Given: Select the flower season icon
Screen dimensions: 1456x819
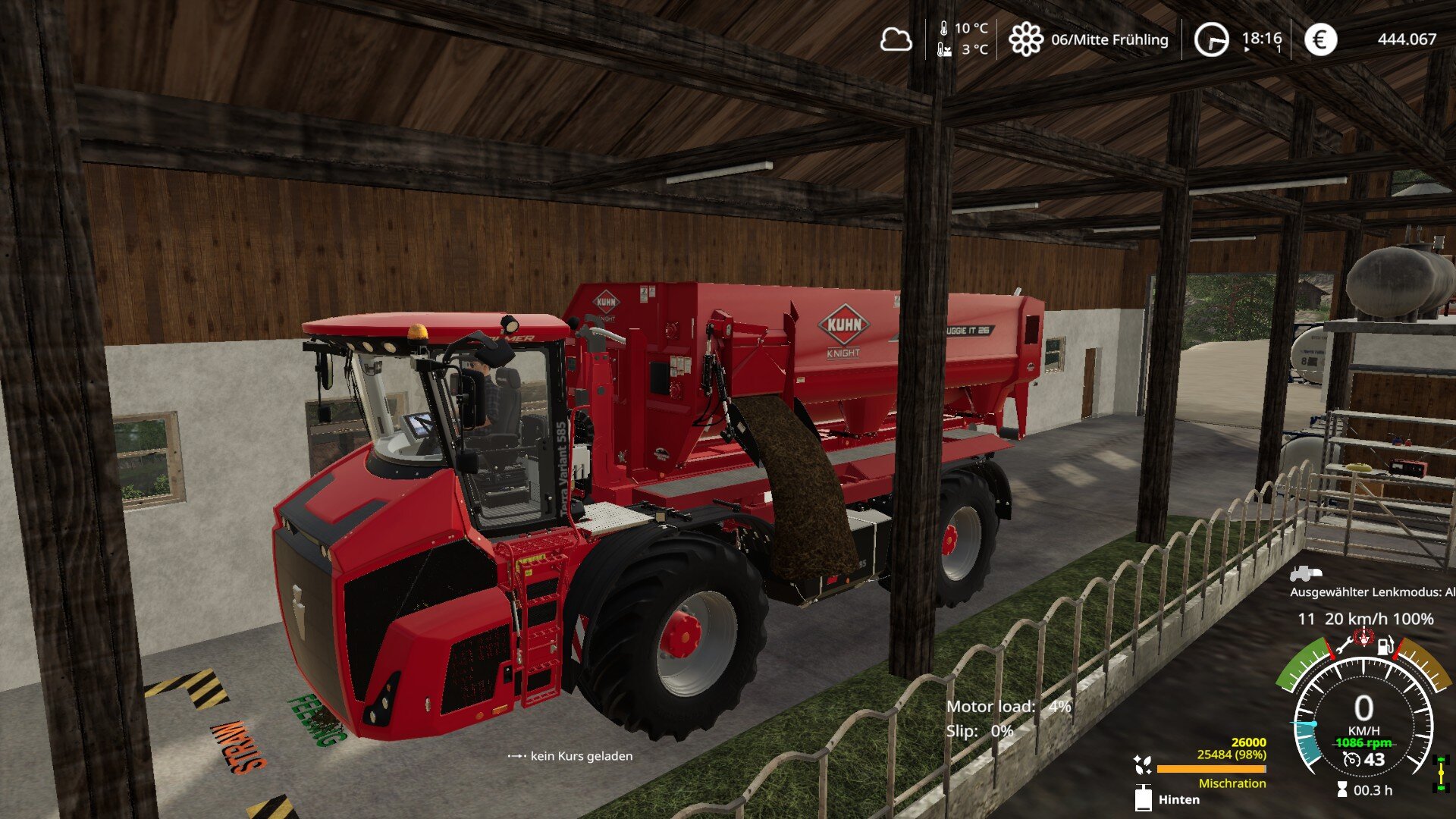Looking at the screenshot, I should 1025,39.
